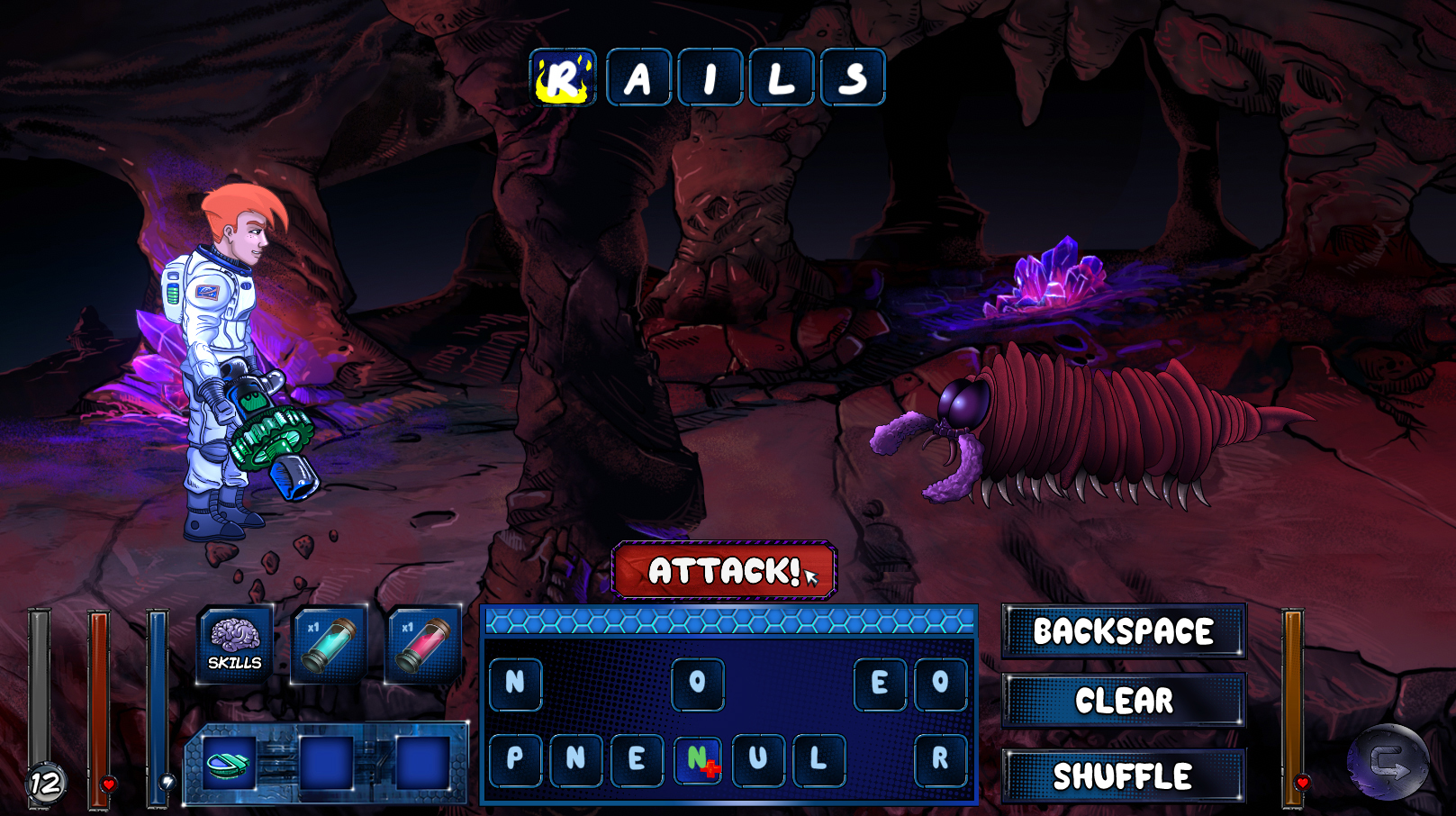Shuffle the letter tiles

pos(1123,775)
